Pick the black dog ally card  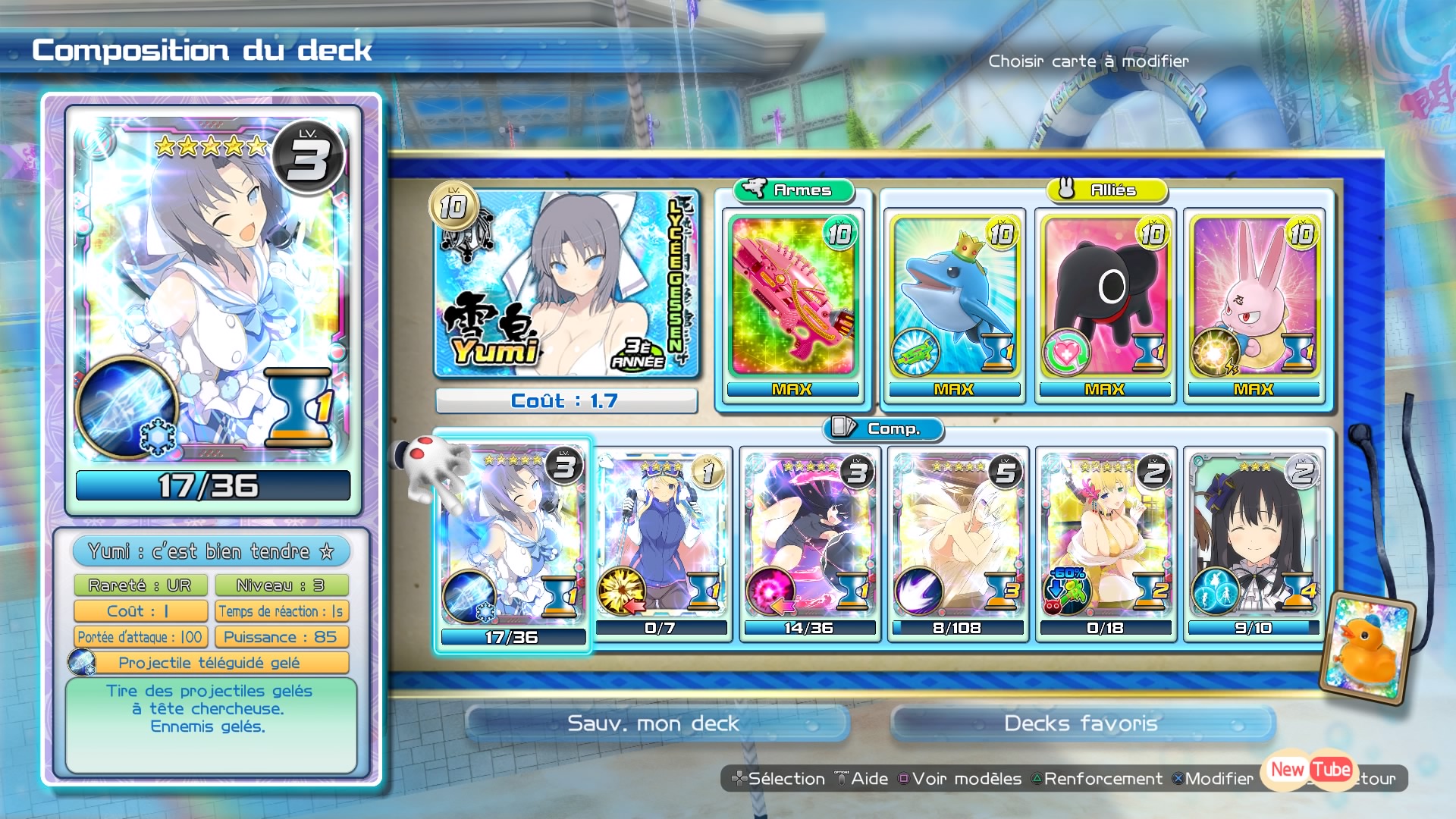point(1104,298)
